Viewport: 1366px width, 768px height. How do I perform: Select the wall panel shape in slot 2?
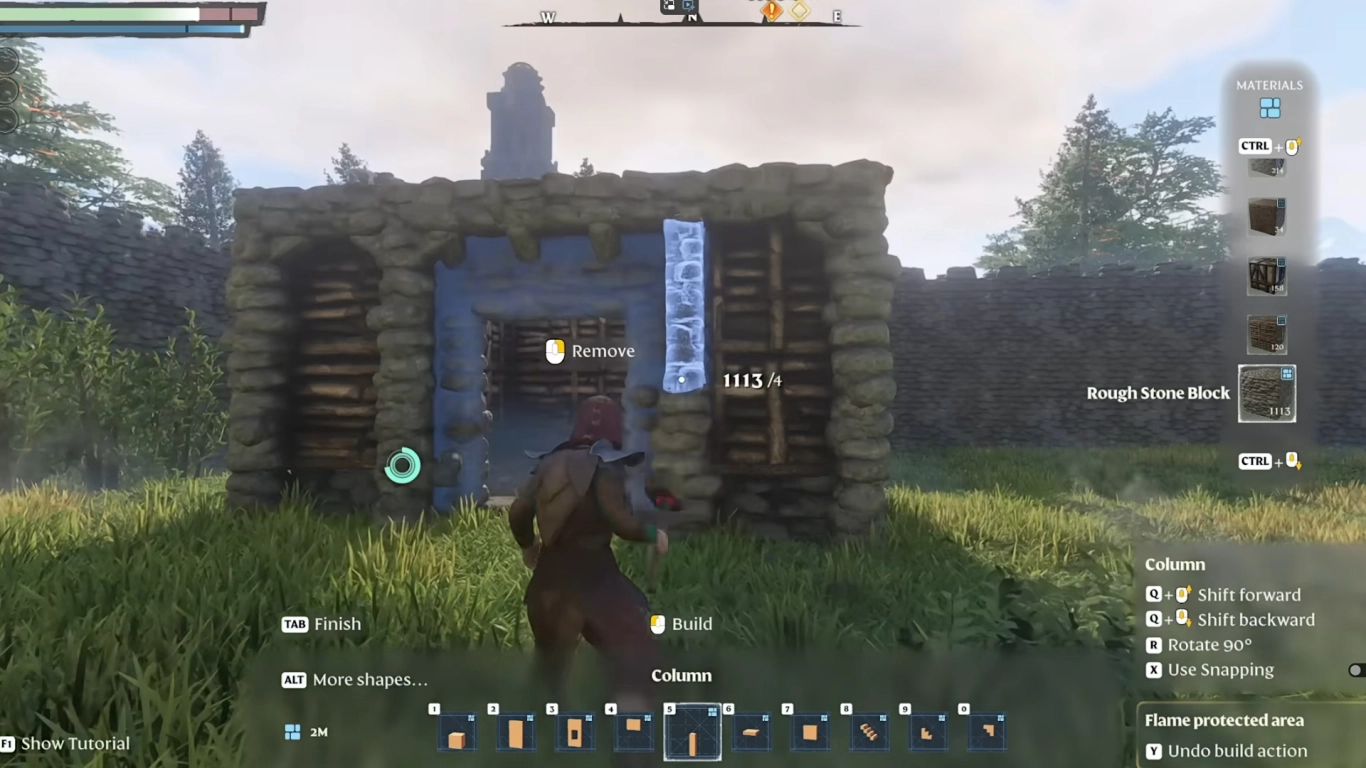coord(516,732)
